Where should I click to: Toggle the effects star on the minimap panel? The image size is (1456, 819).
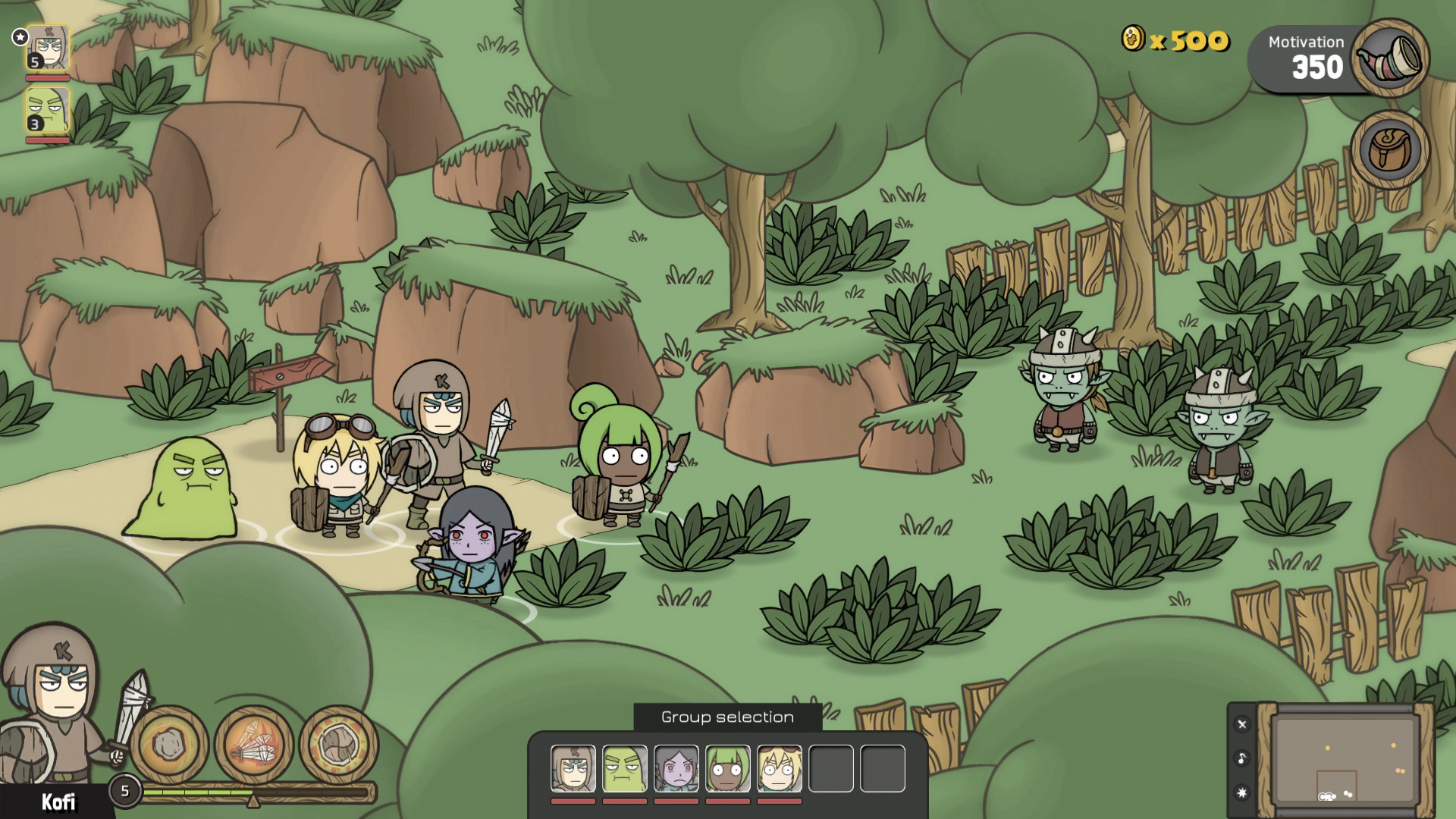[x=1241, y=791]
